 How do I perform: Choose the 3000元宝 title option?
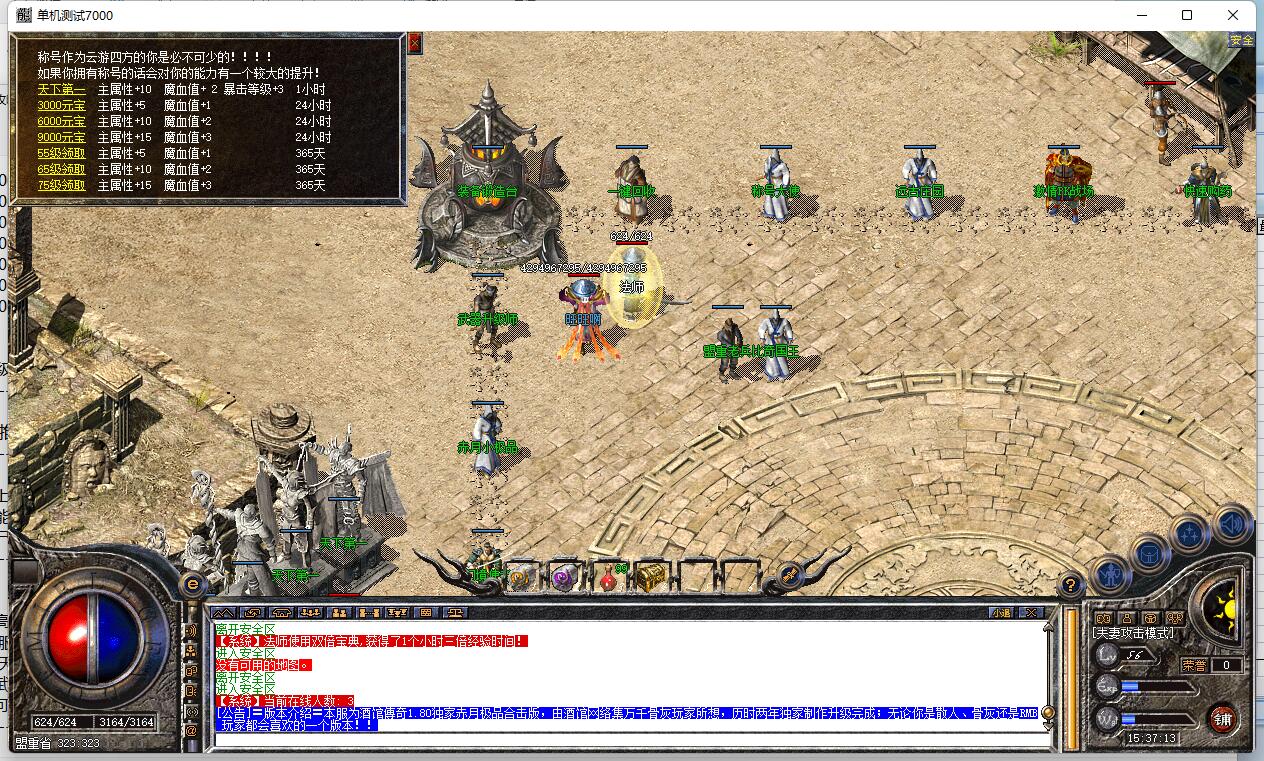click(61, 105)
